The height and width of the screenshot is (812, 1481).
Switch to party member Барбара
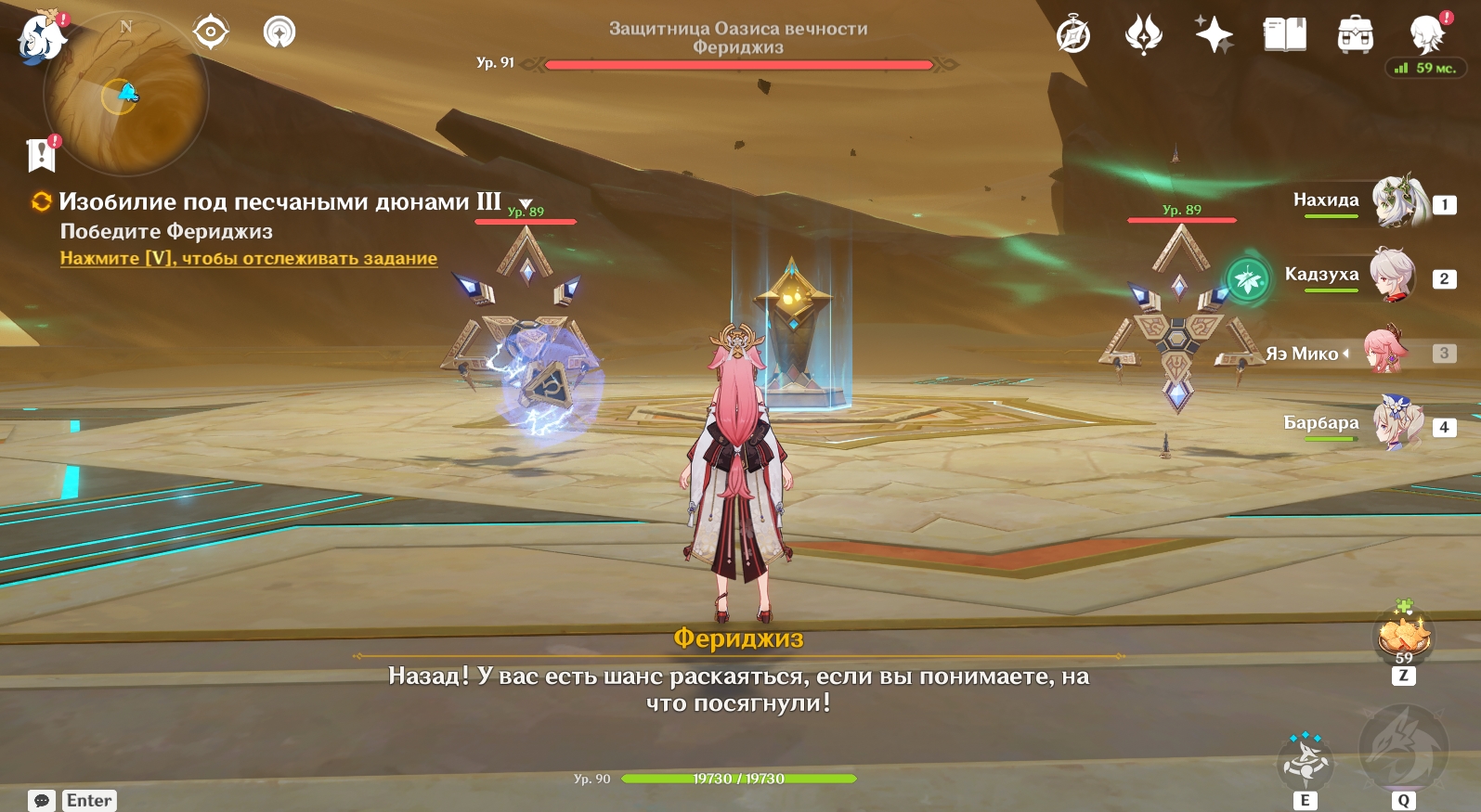click(1398, 424)
